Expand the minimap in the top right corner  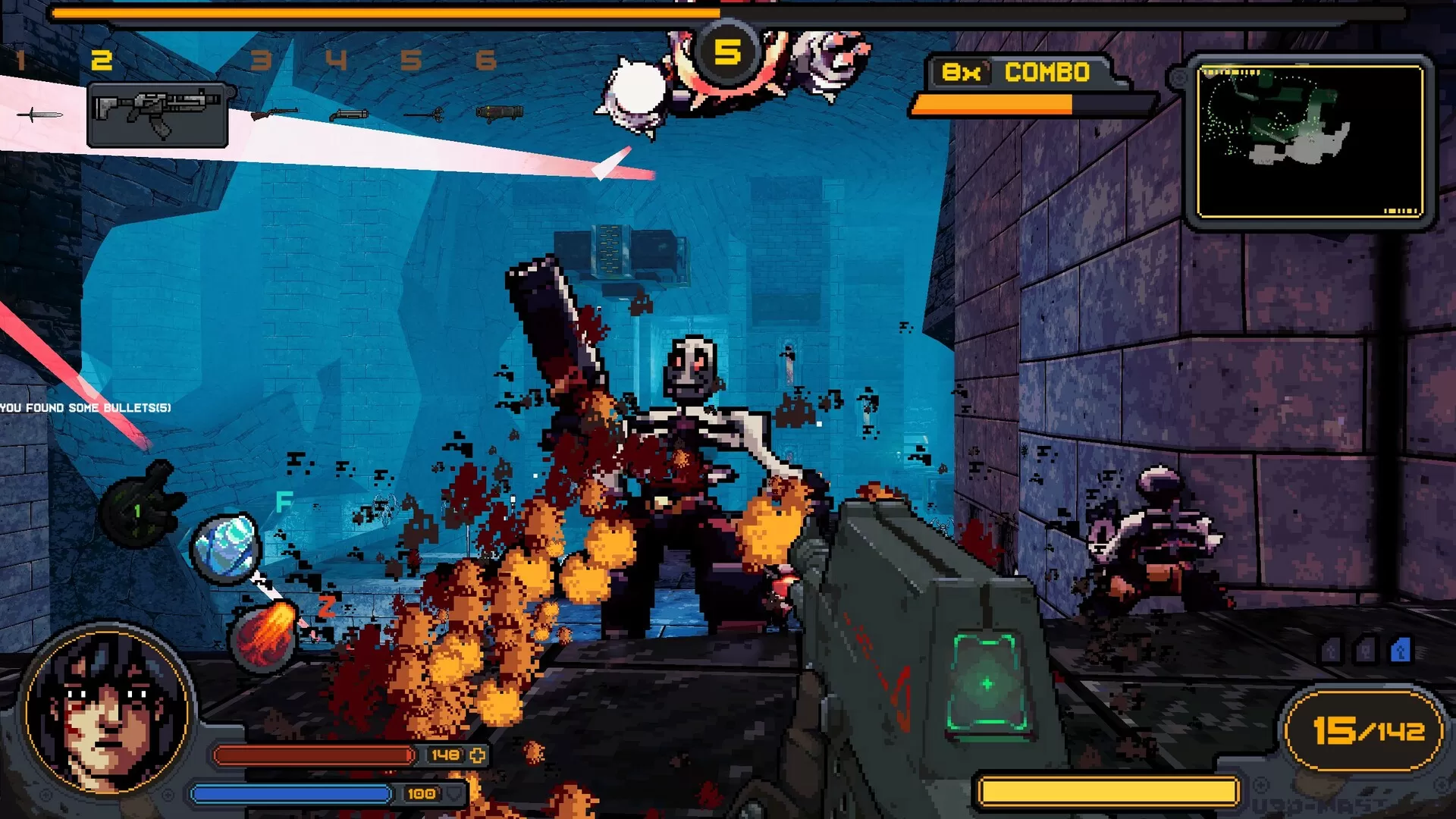click(x=1310, y=140)
